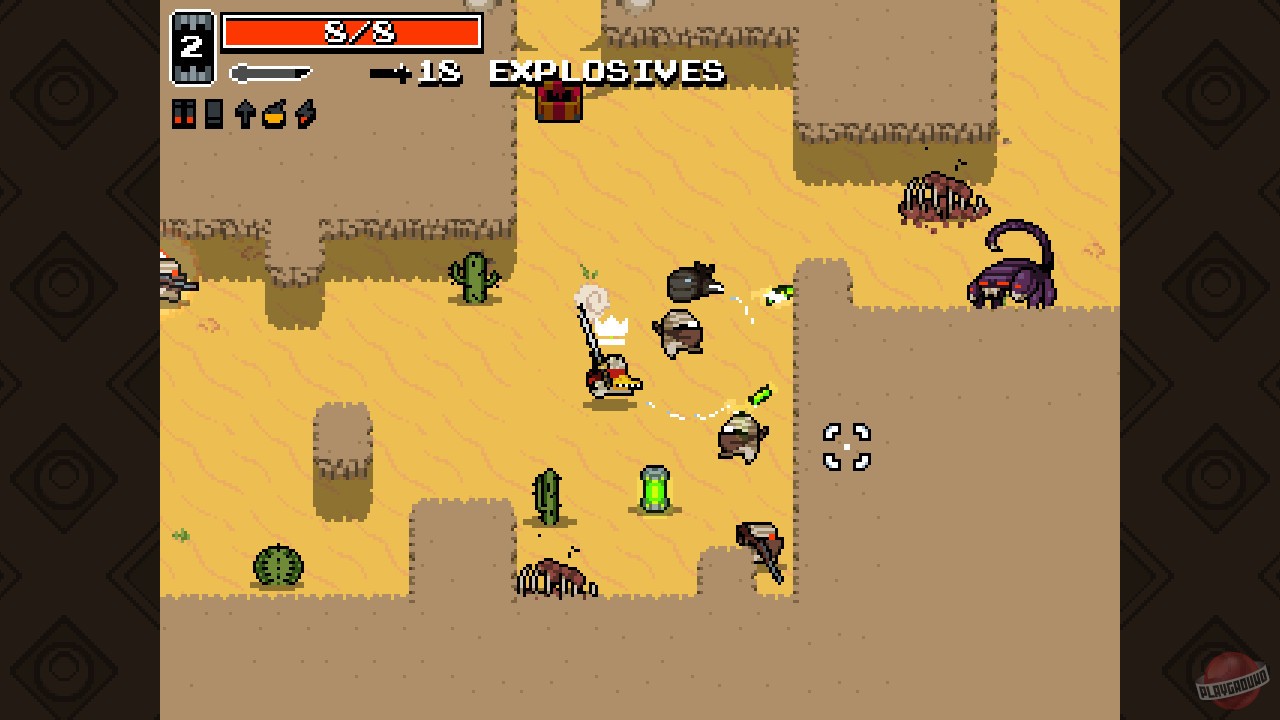This screenshot has height=720, width=1280.
Task: Click the tall cactus near center
Action: pyautogui.click(x=547, y=495)
